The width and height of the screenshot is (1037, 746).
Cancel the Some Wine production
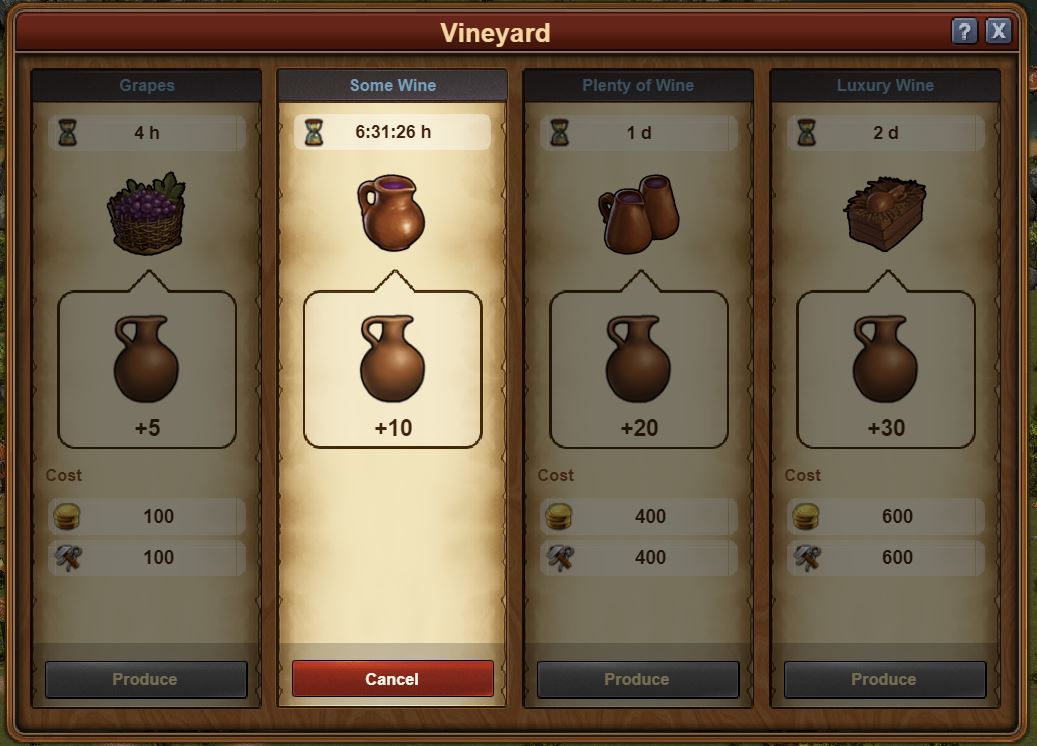pos(392,679)
